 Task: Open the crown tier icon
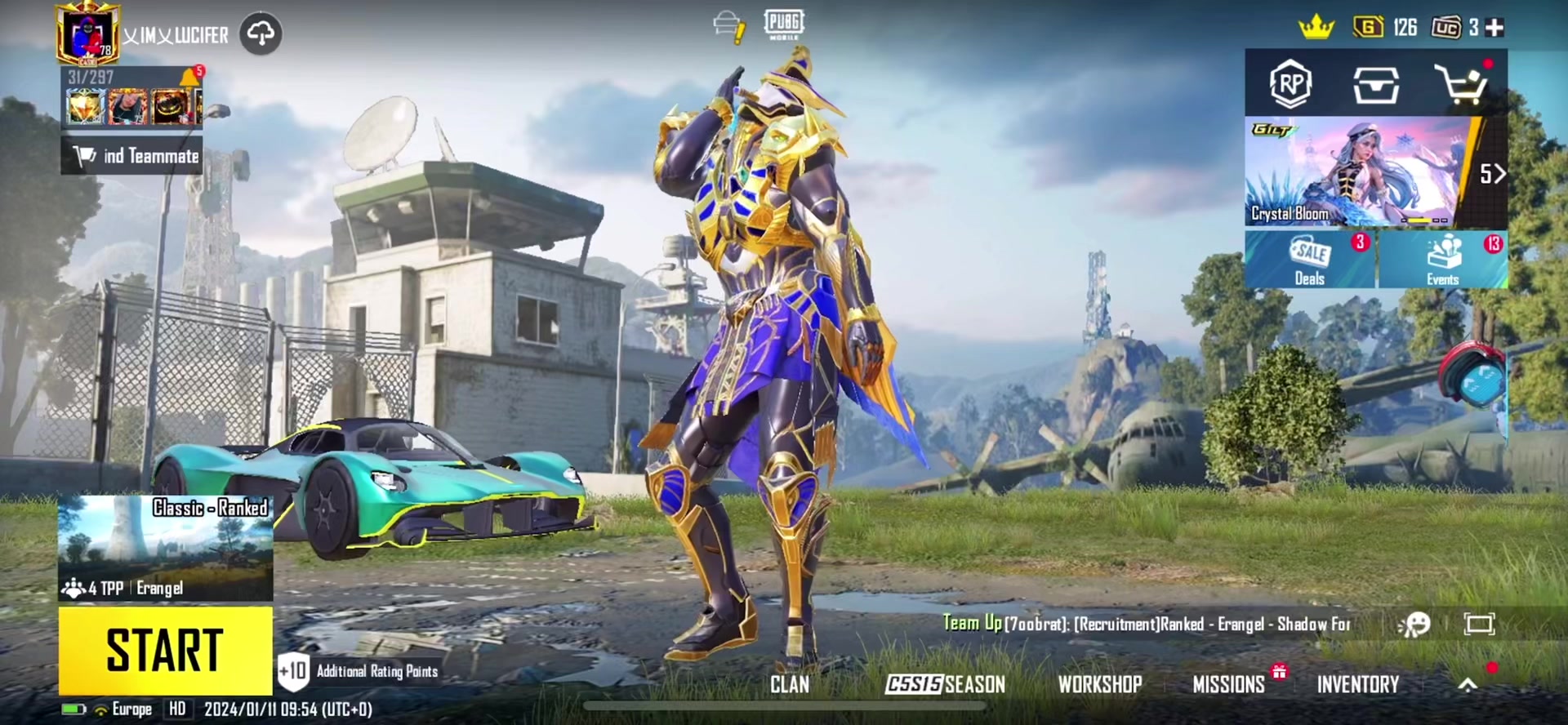[1316, 28]
